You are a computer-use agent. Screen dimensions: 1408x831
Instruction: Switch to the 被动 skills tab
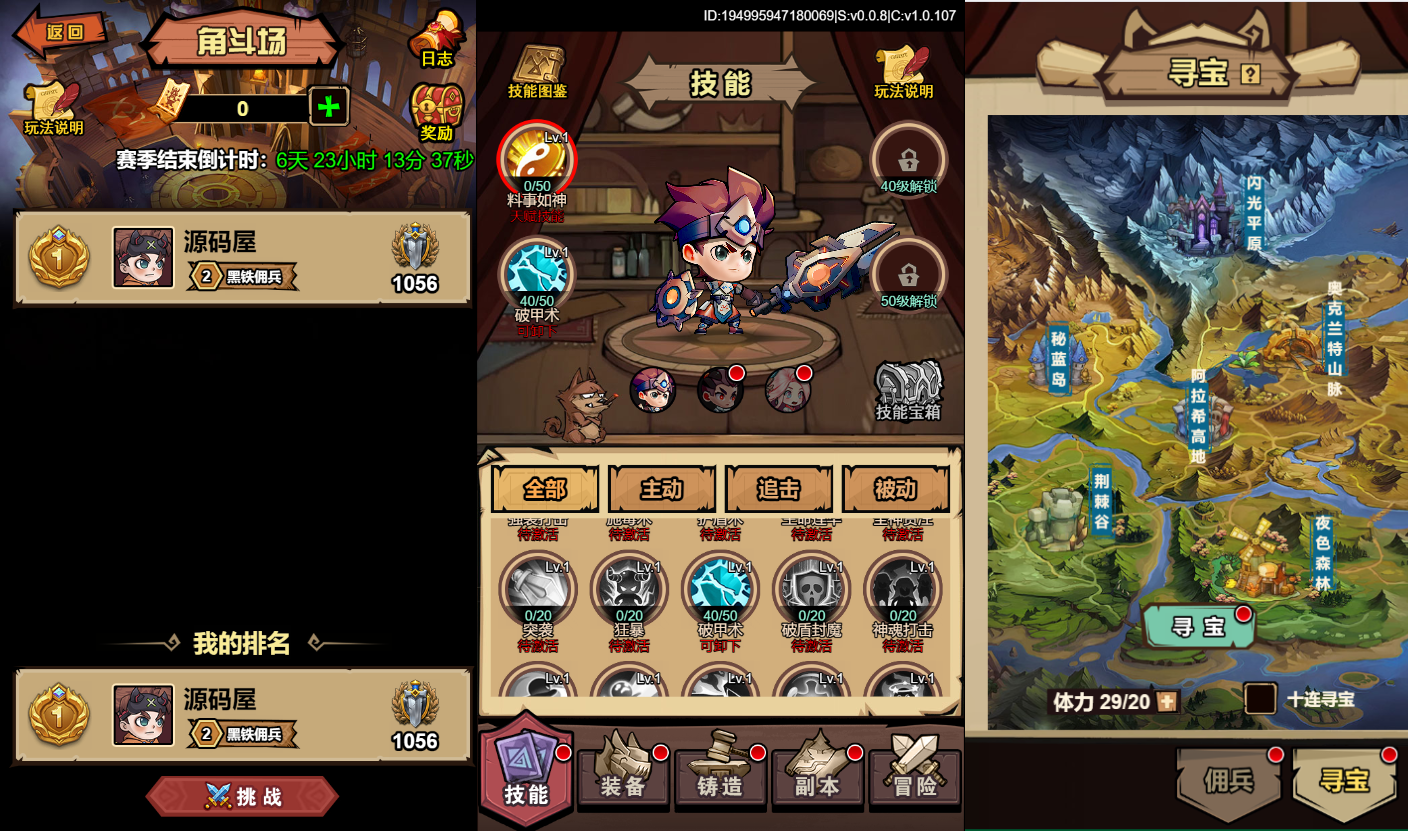[x=895, y=488]
